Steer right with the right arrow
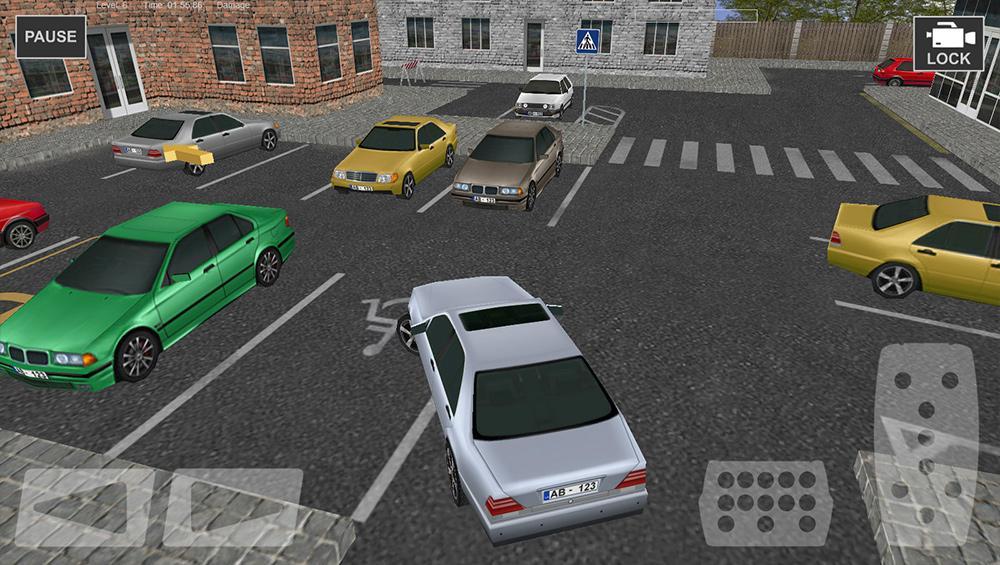The height and width of the screenshot is (565, 1000). (x=233, y=508)
